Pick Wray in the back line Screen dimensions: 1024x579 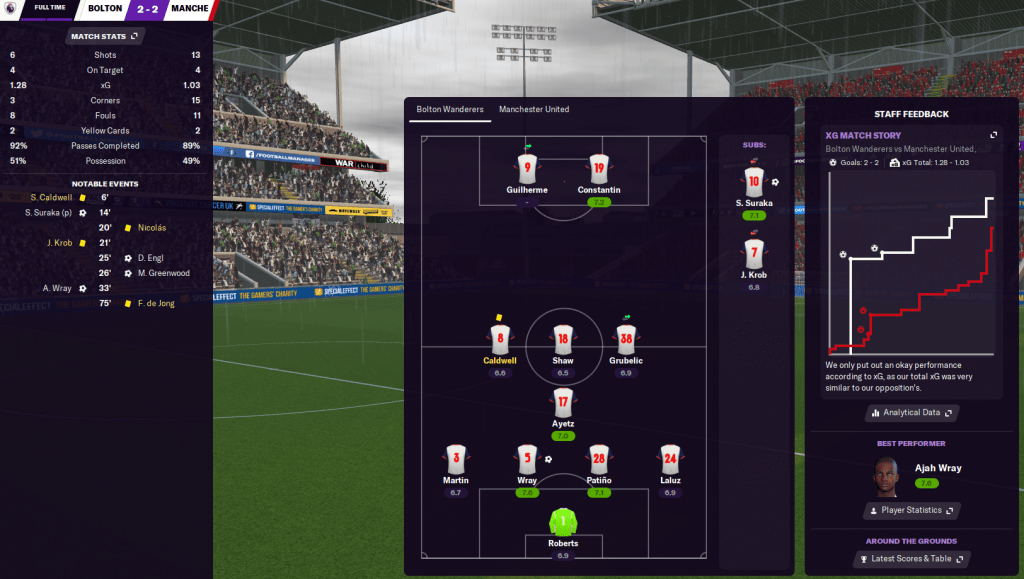coord(527,460)
